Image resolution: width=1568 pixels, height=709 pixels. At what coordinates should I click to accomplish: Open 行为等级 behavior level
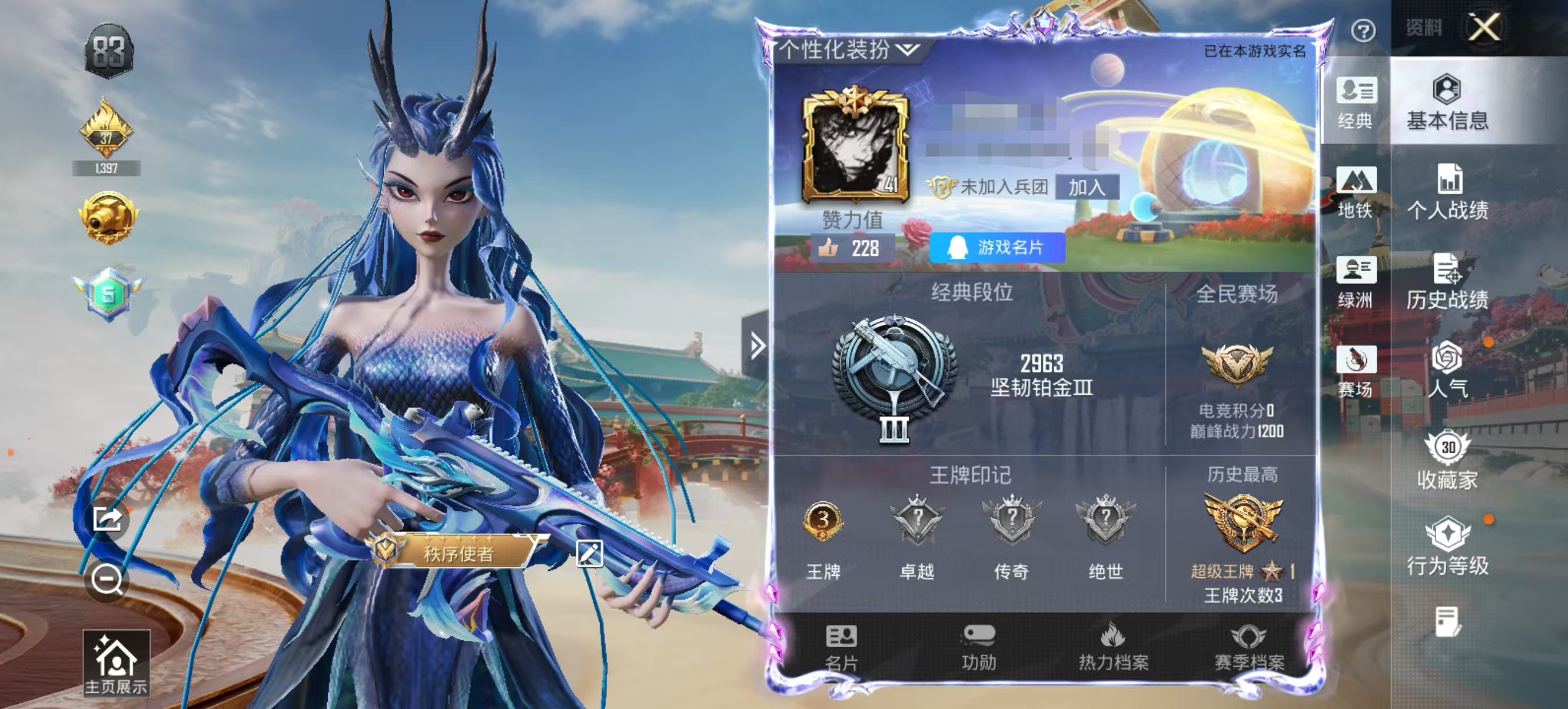pyautogui.click(x=1447, y=546)
